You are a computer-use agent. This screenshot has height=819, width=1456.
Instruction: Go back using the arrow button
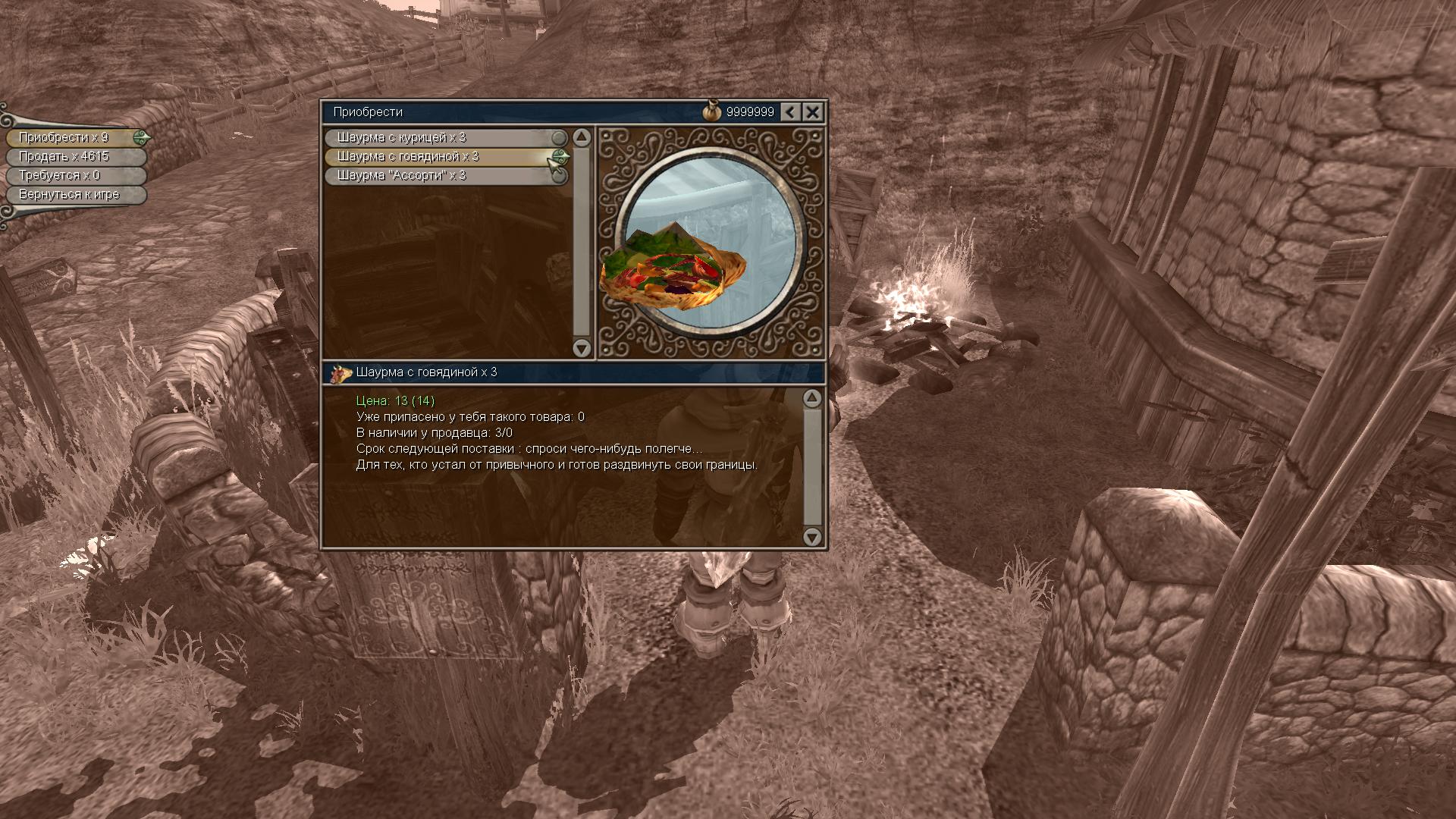pyautogui.click(x=790, y=112)
